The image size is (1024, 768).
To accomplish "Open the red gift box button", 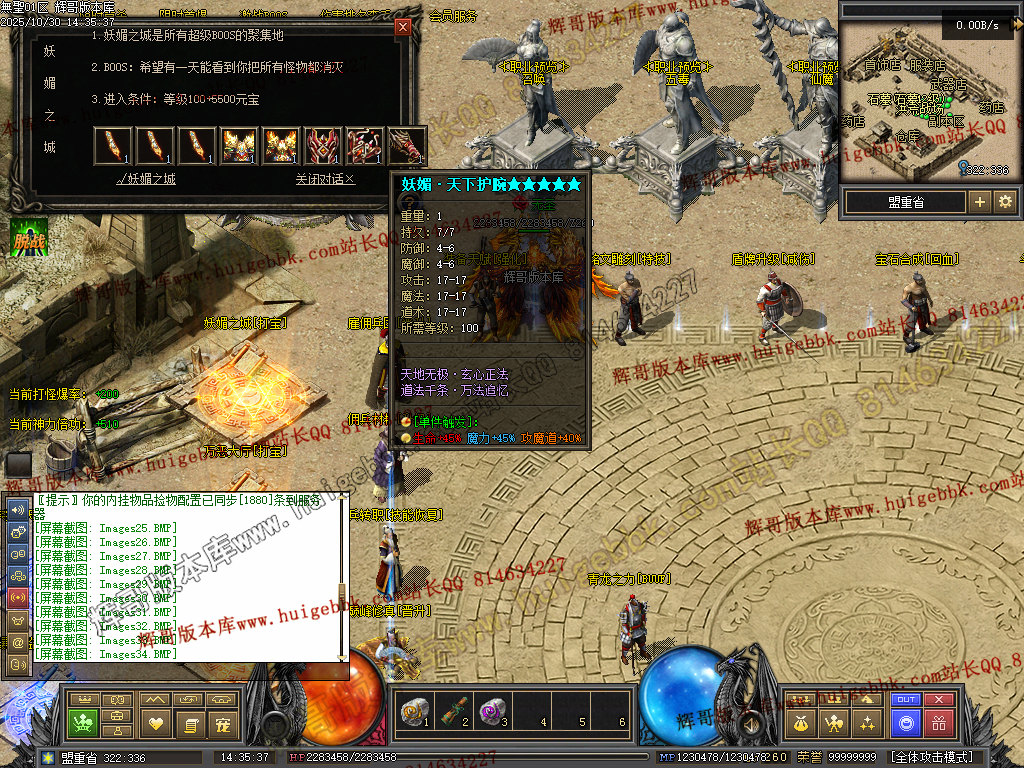I will click(x=939, y=722).
